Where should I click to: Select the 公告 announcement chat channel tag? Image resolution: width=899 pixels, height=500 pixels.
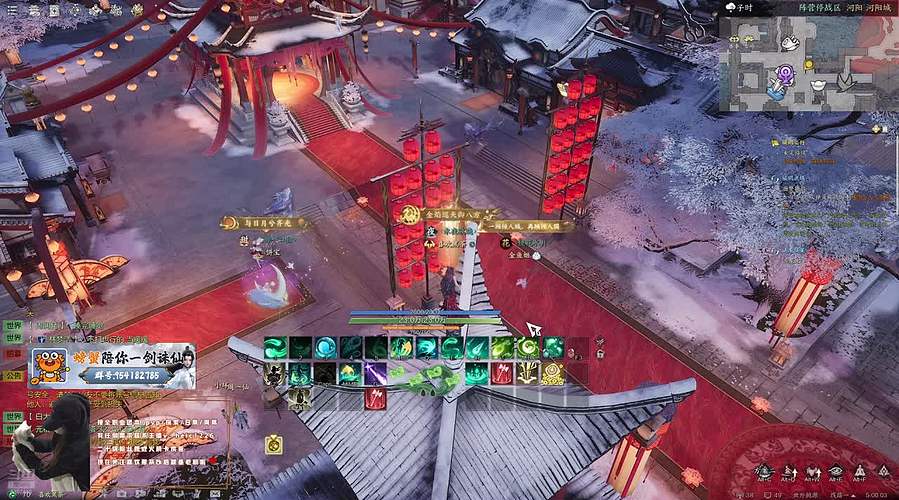click(12, 375)
